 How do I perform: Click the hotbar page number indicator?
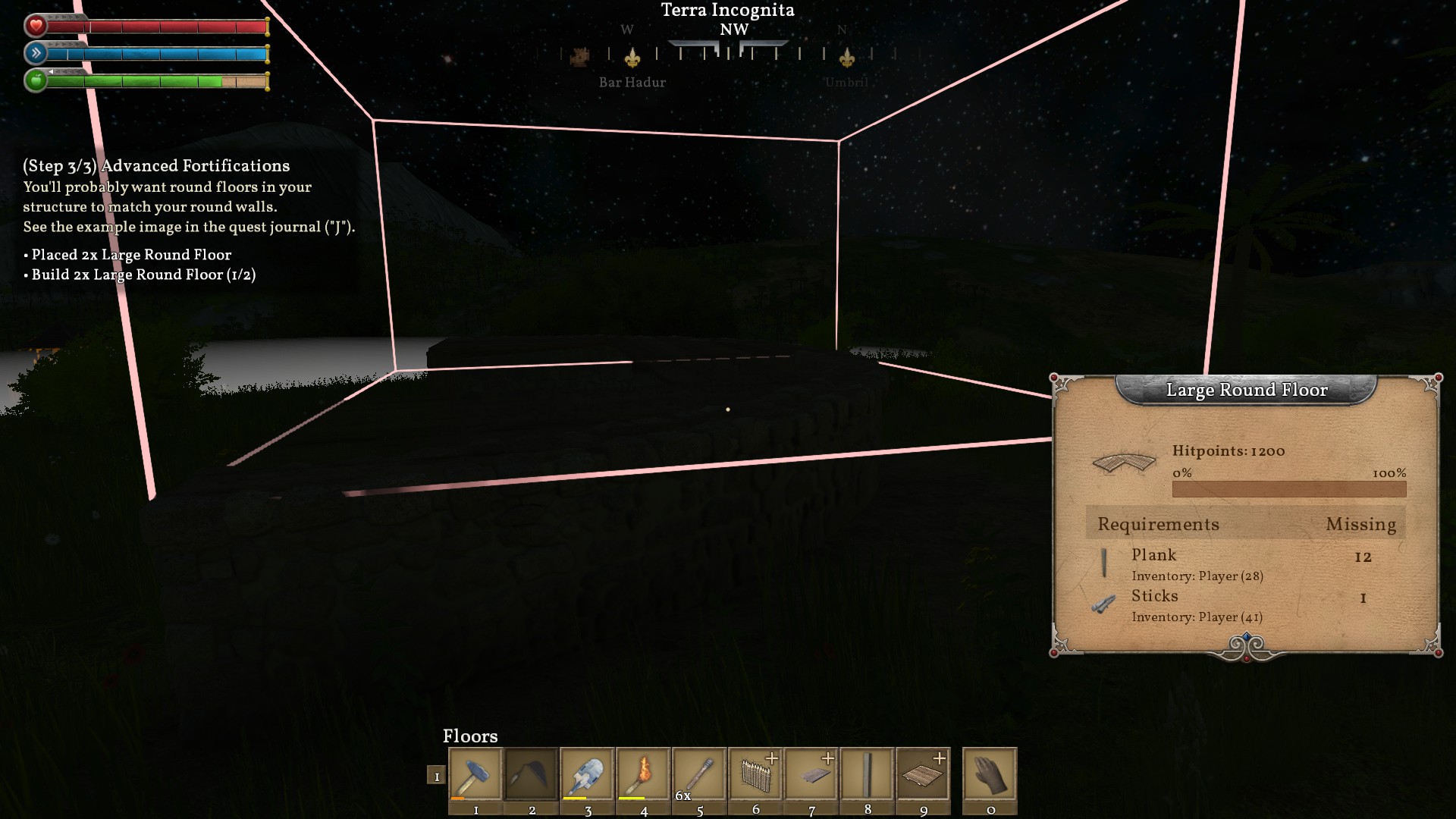pos(436,776)
